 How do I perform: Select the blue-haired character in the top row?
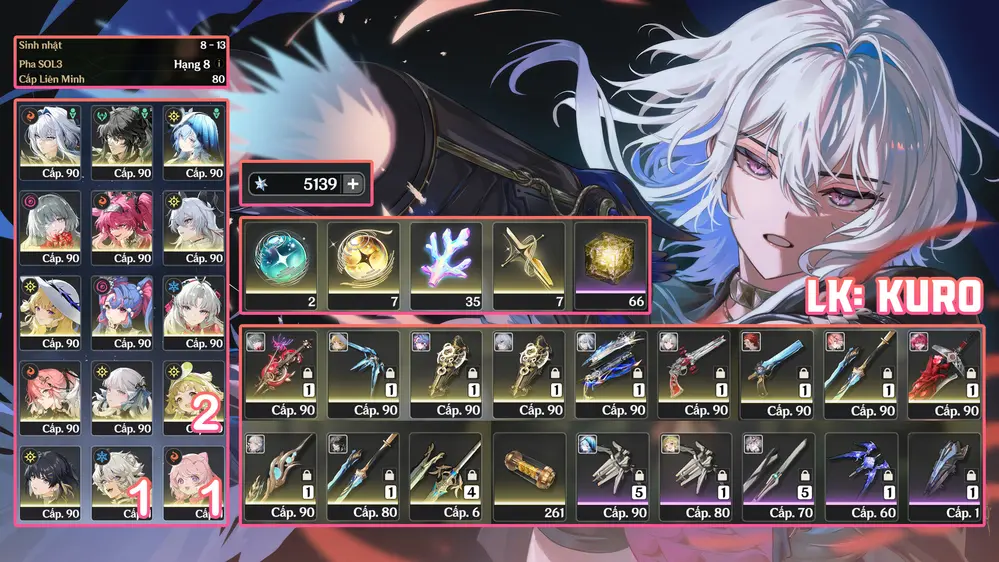tap(193, 140)
